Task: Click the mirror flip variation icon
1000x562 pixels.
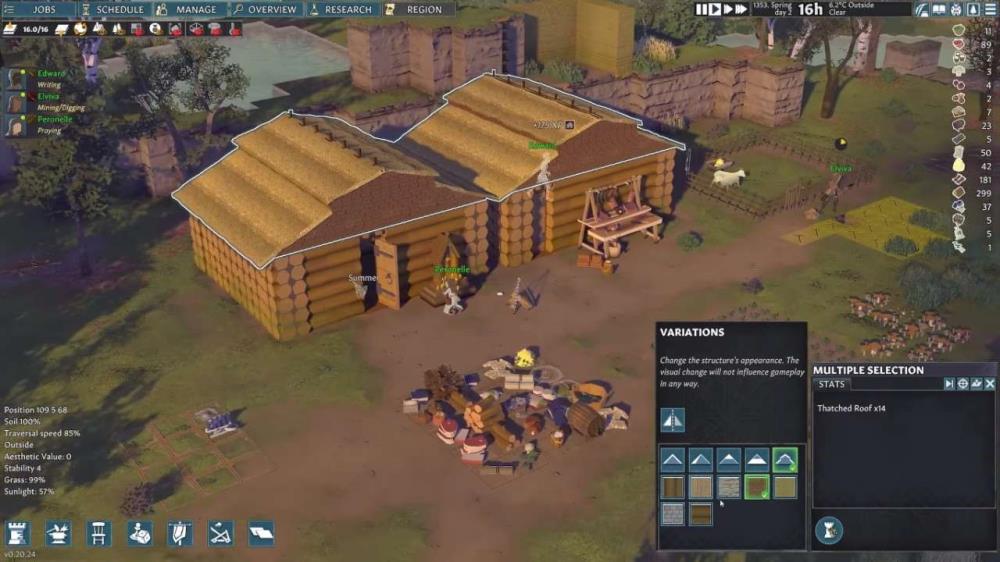Action: click(x=673, y=420)
